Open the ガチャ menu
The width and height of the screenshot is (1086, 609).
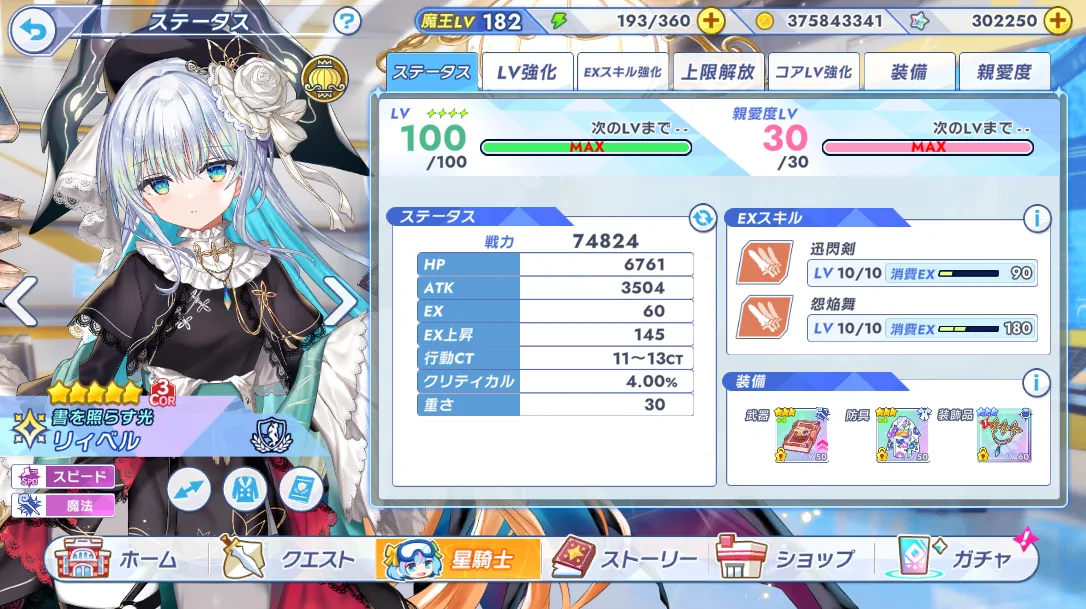[957, 560]
